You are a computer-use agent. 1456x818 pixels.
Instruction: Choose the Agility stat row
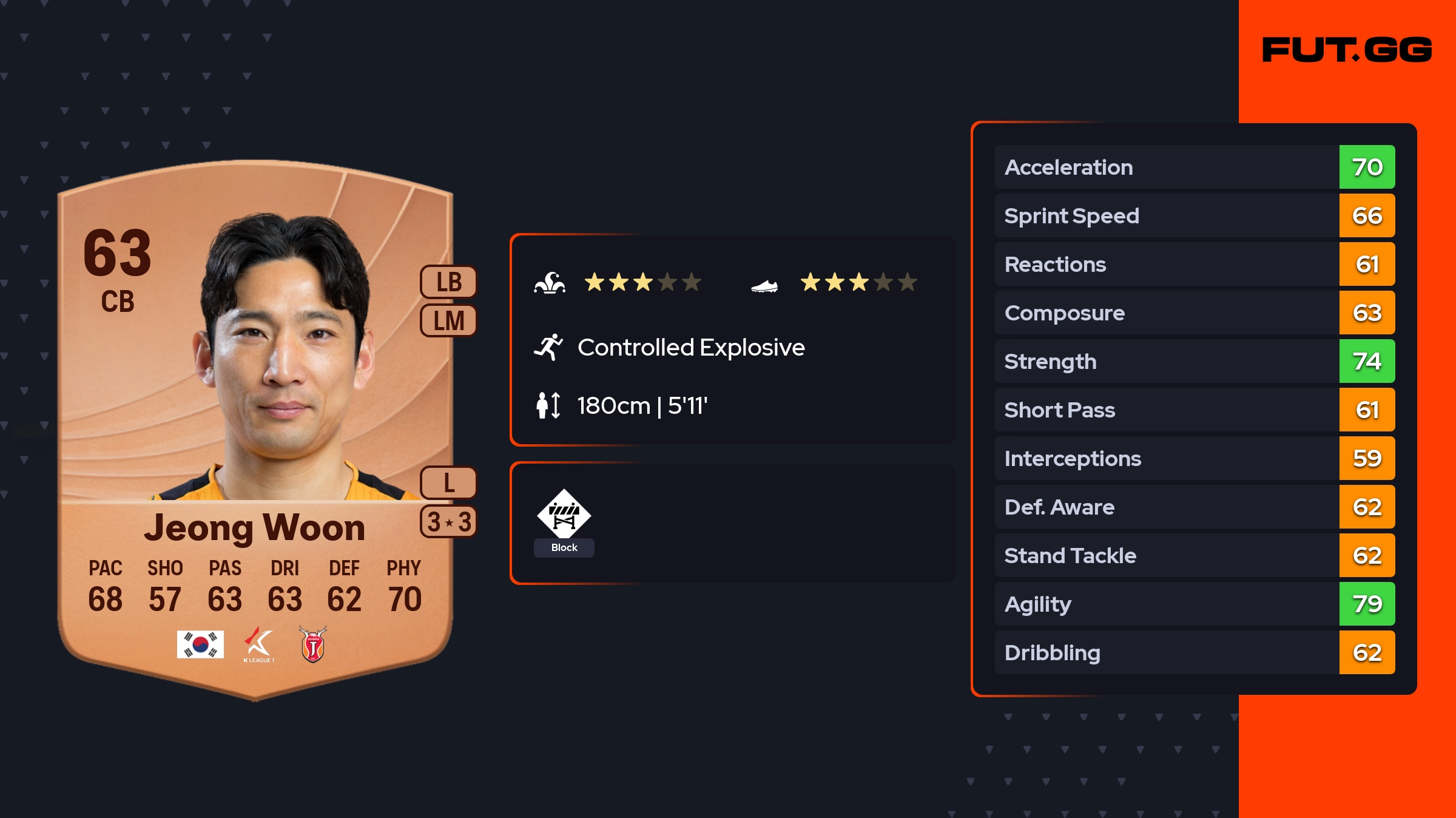[x=1194, y=604]
